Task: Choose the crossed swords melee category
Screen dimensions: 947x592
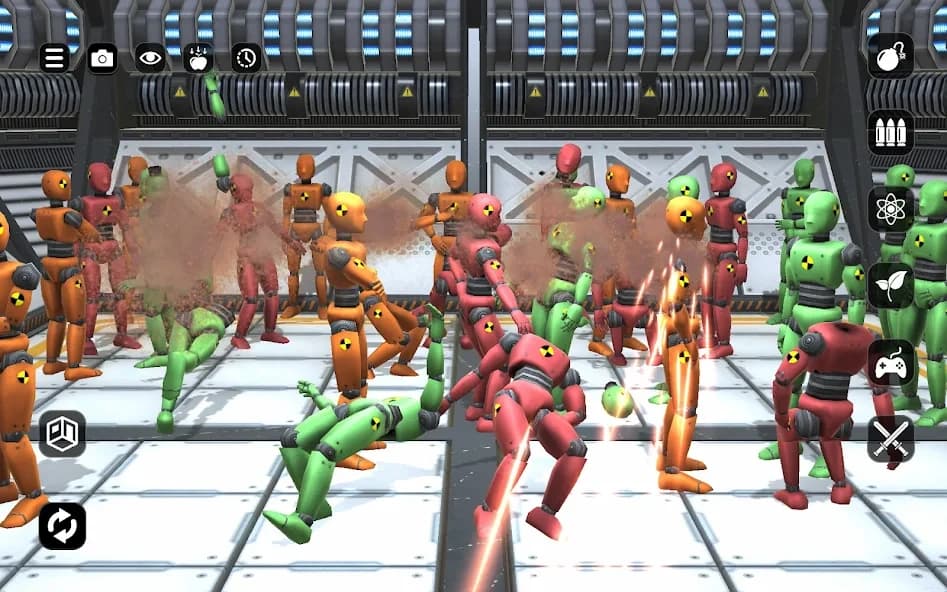Action: tap(890, 439)
